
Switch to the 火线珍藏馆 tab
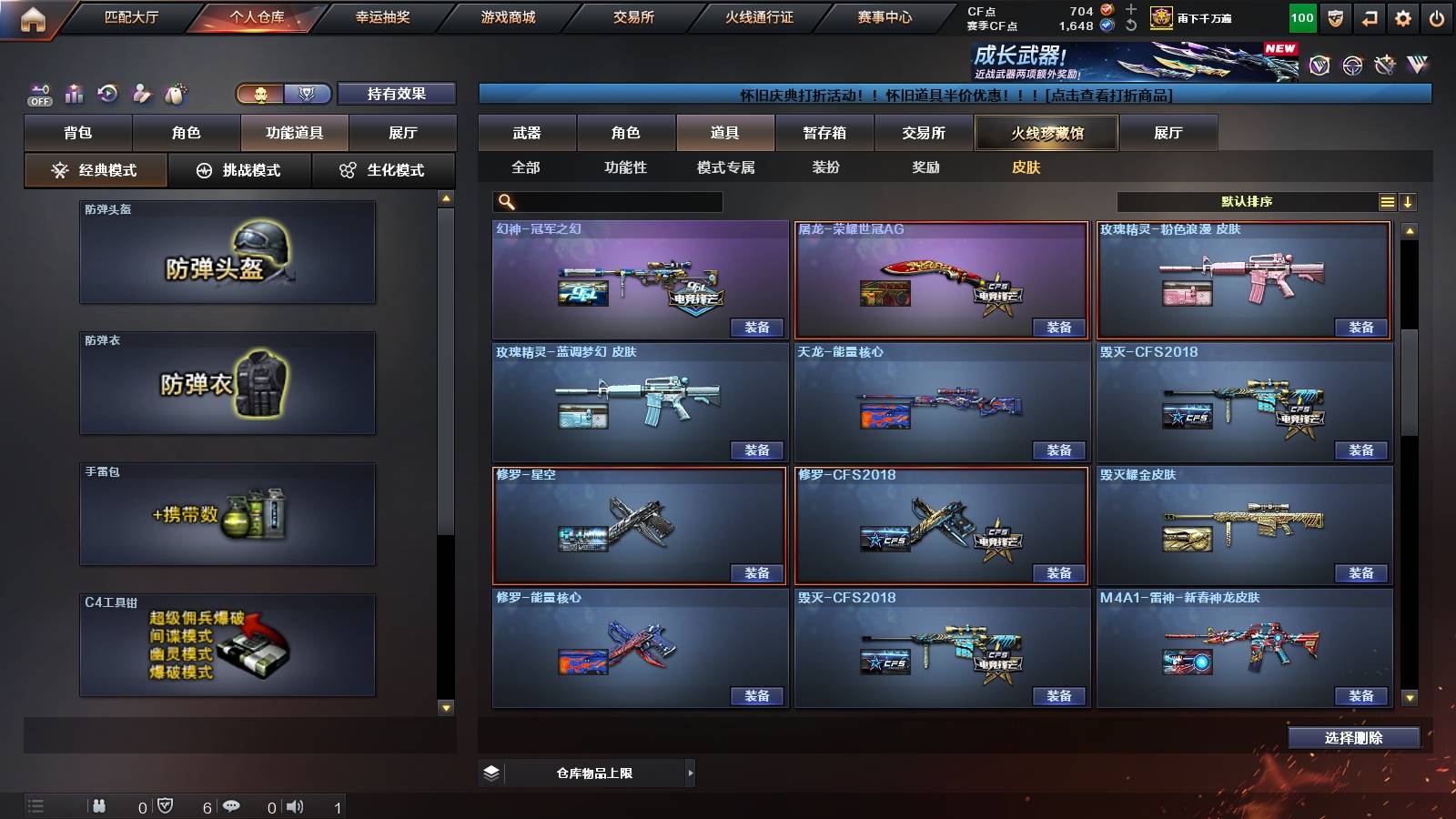pyautogui.click(x=1046, y=133)
